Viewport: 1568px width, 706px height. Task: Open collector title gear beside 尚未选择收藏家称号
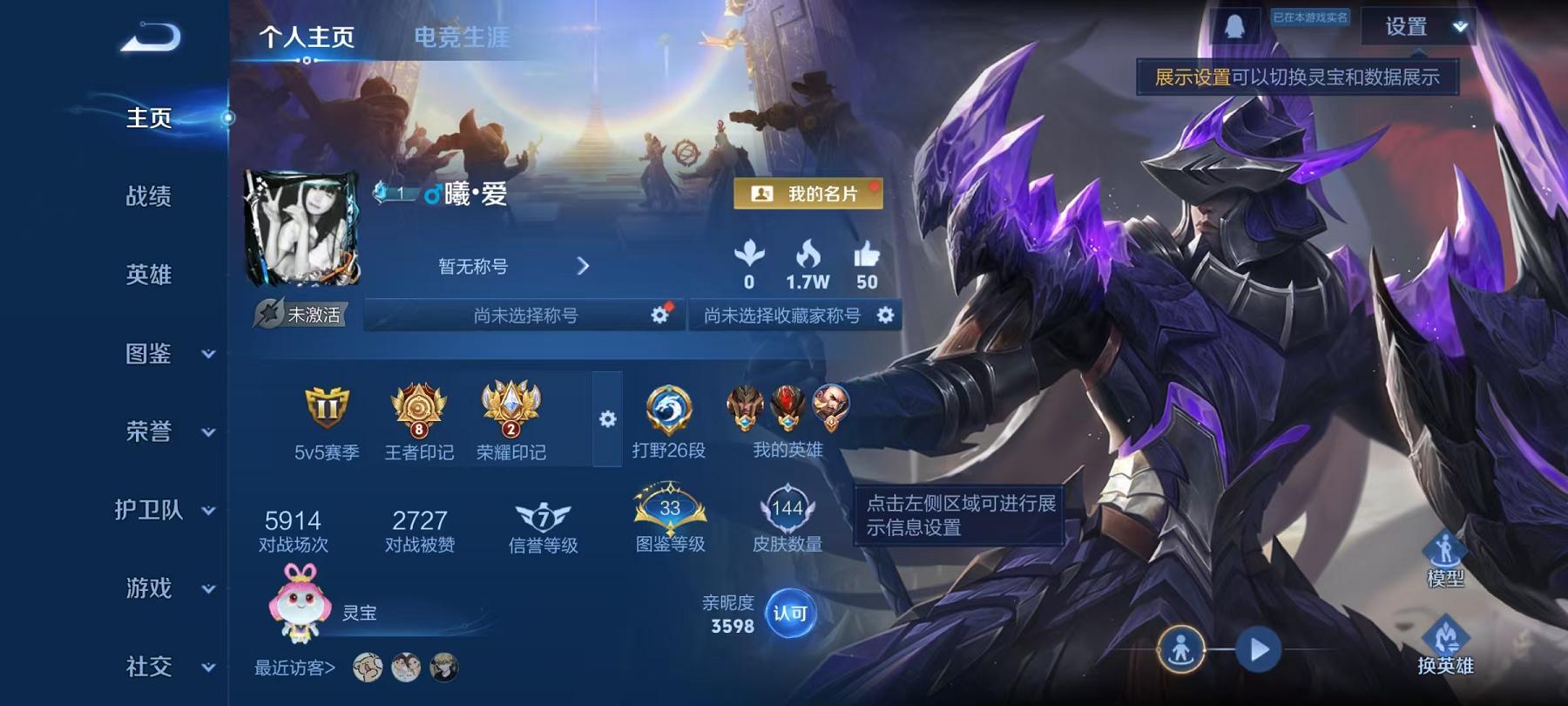[x=885, y=316]
